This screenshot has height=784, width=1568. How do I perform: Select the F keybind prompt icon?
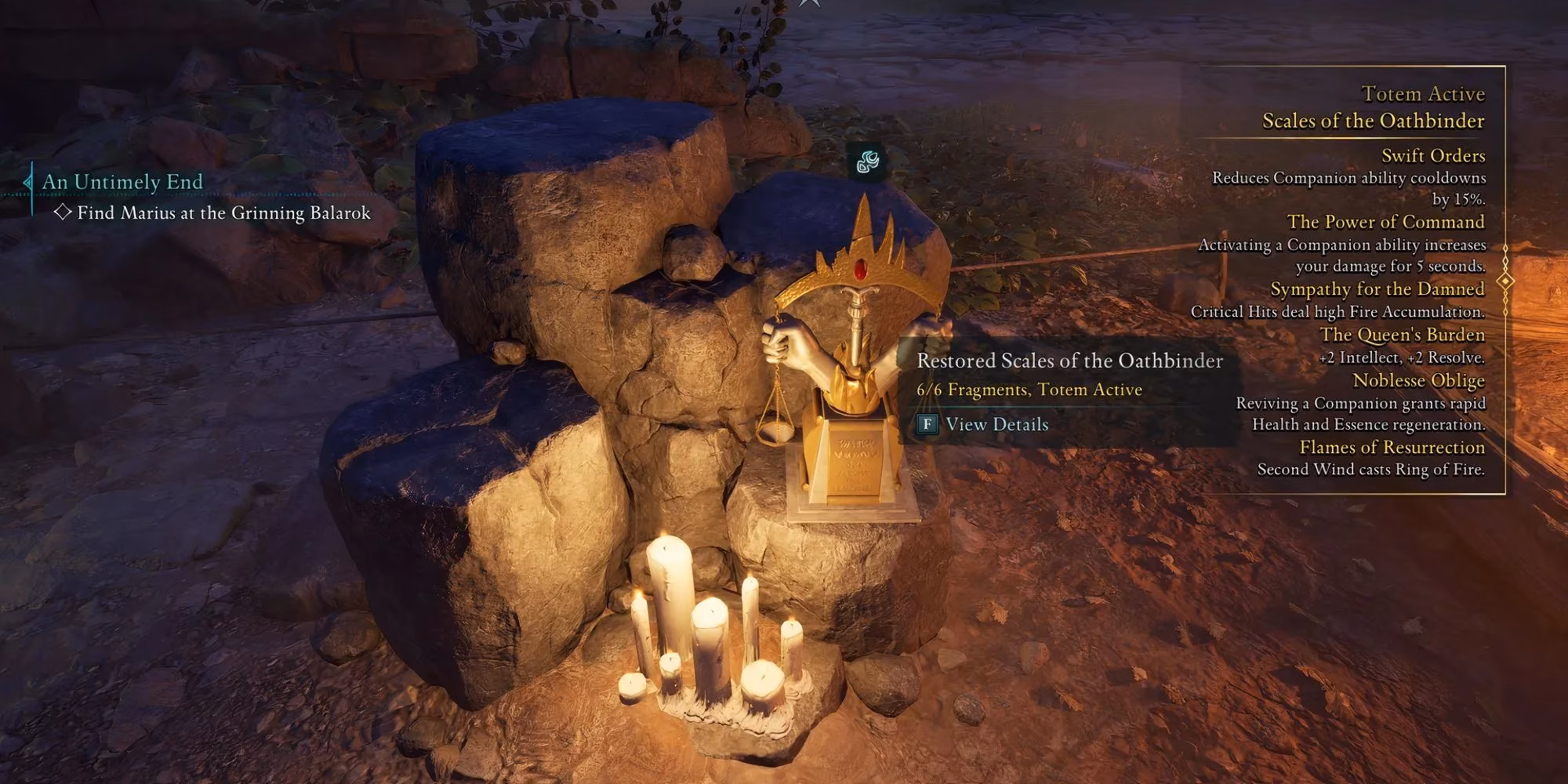(928, 425)
